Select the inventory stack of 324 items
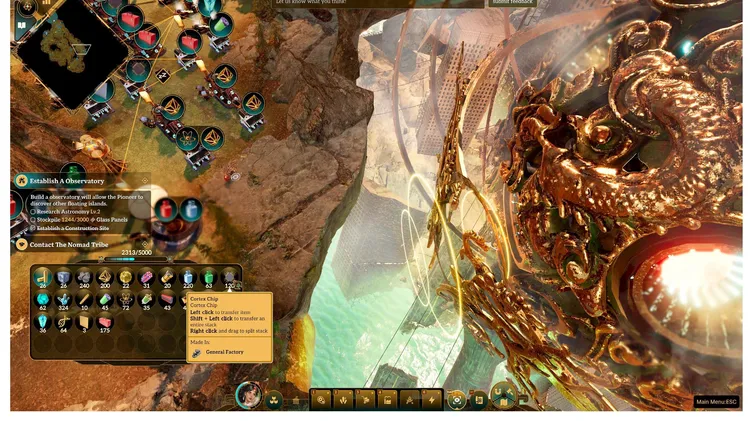The height and width of the screenshot is (421, 750). [x=64, y=301]
